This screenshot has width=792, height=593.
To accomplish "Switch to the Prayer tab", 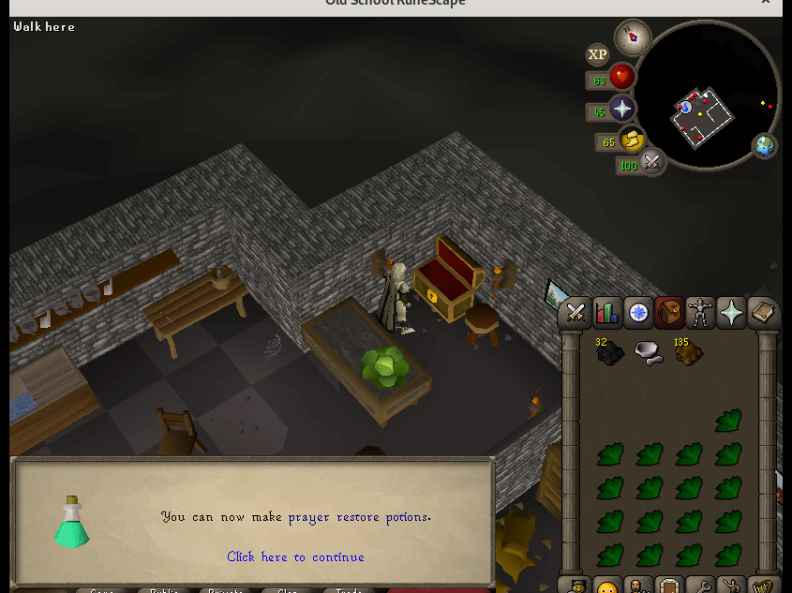I will (x=731, y=313).
